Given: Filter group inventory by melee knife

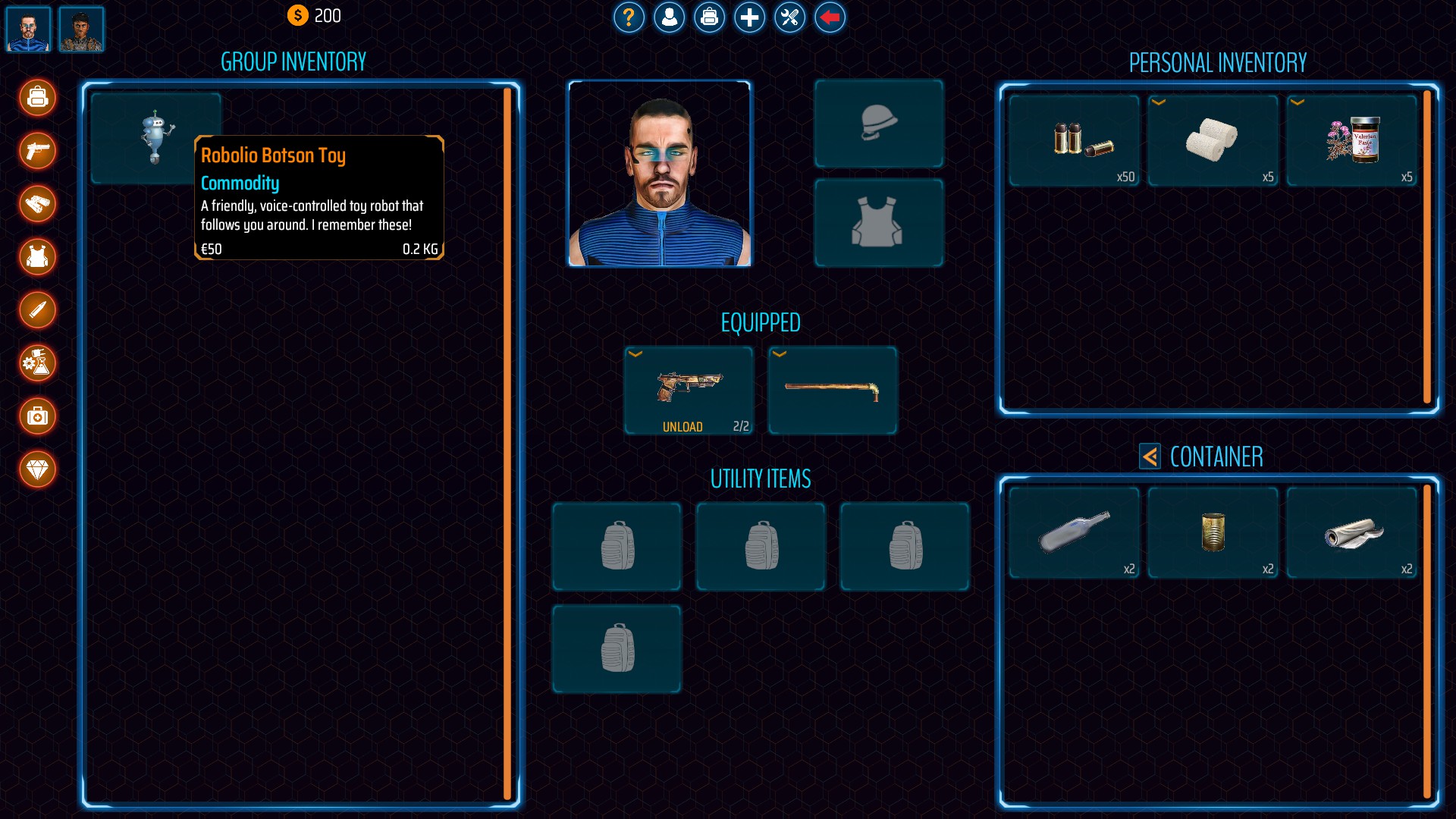Looking at the screenshot, I should pyautogui.click(x=37, y=310).
